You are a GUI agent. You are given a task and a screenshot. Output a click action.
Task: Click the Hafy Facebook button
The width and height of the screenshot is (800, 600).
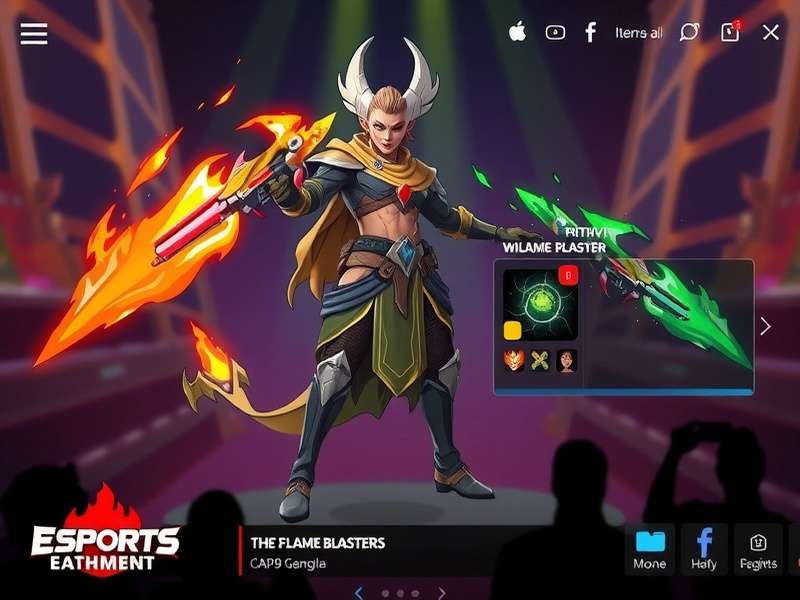[704, 549]
